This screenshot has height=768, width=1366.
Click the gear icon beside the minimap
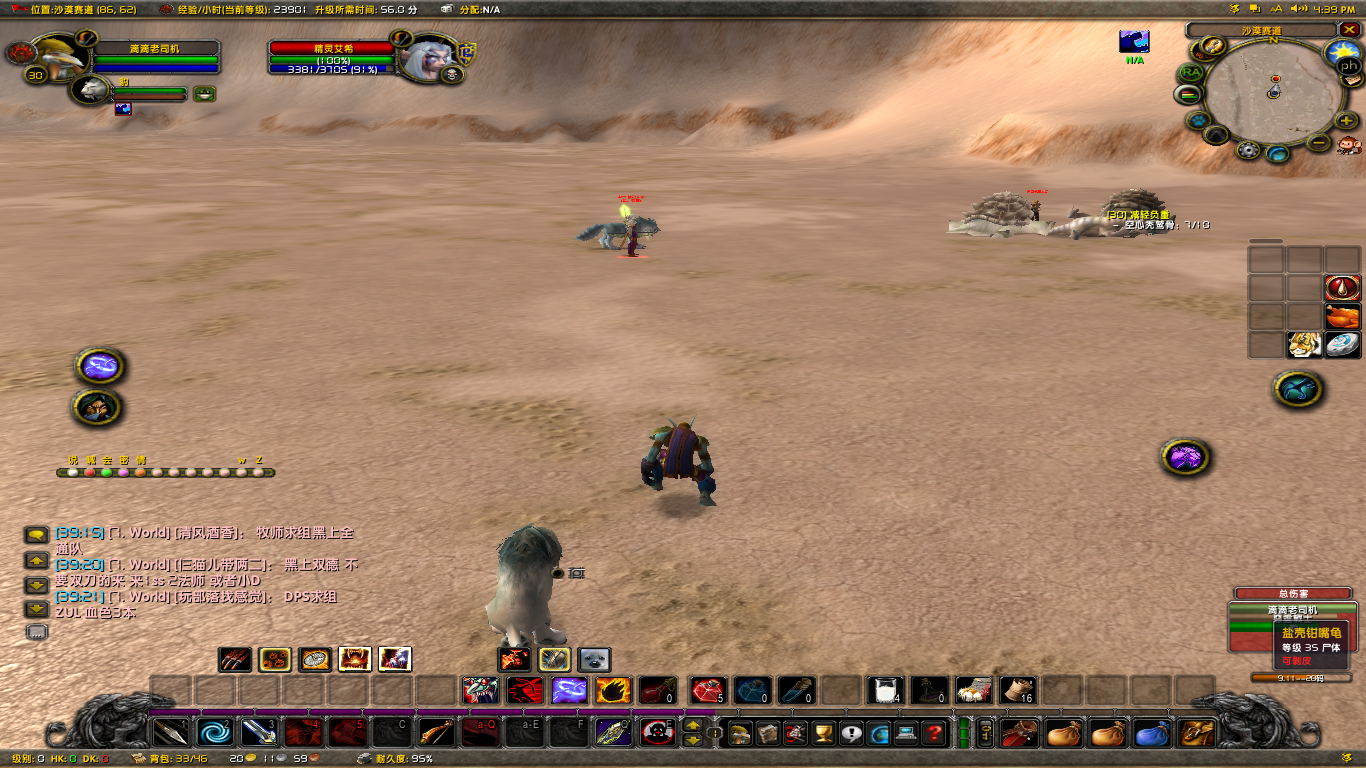pos(1248,150)
